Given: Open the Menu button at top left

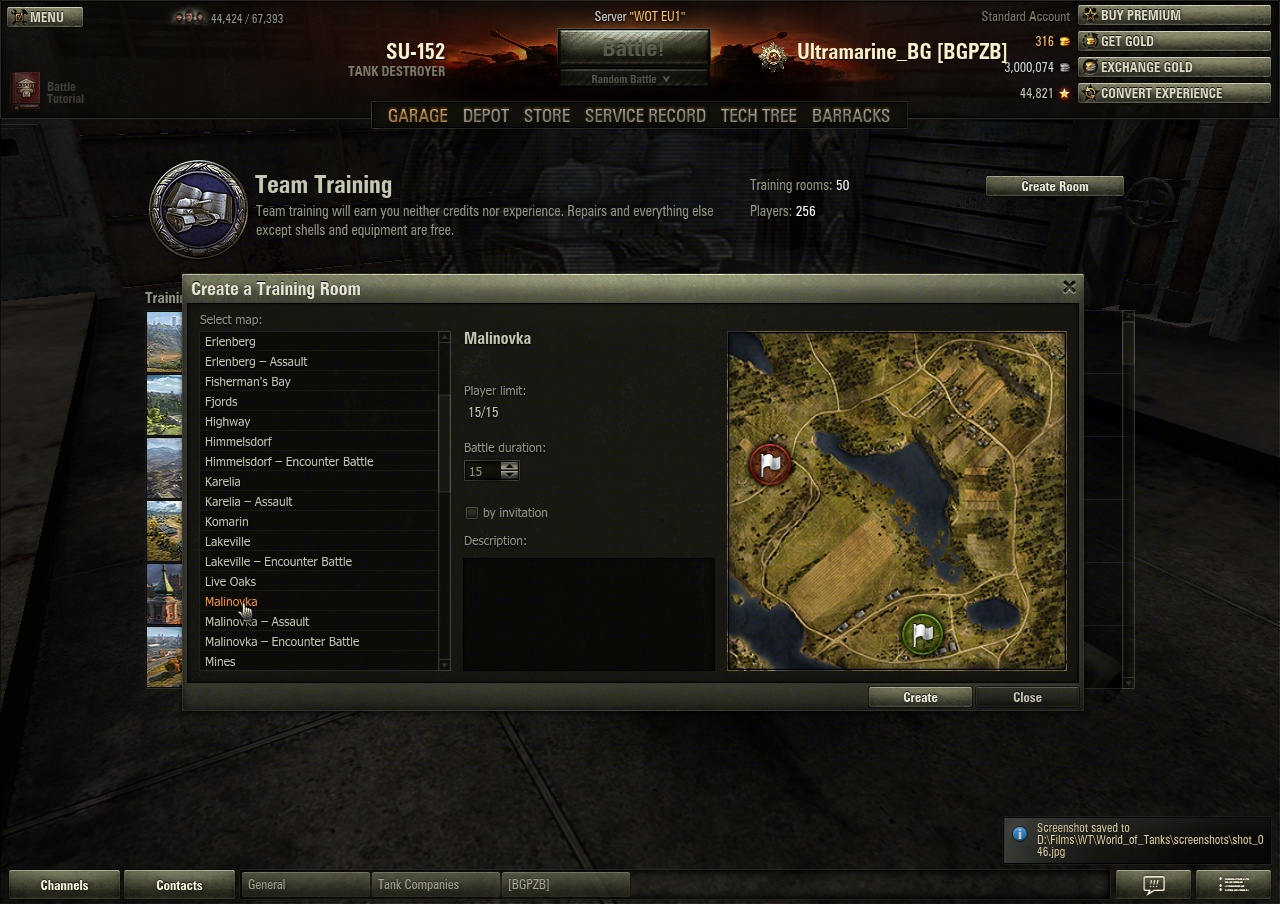Looking at the screenshot, I should [x=45, y=17].
